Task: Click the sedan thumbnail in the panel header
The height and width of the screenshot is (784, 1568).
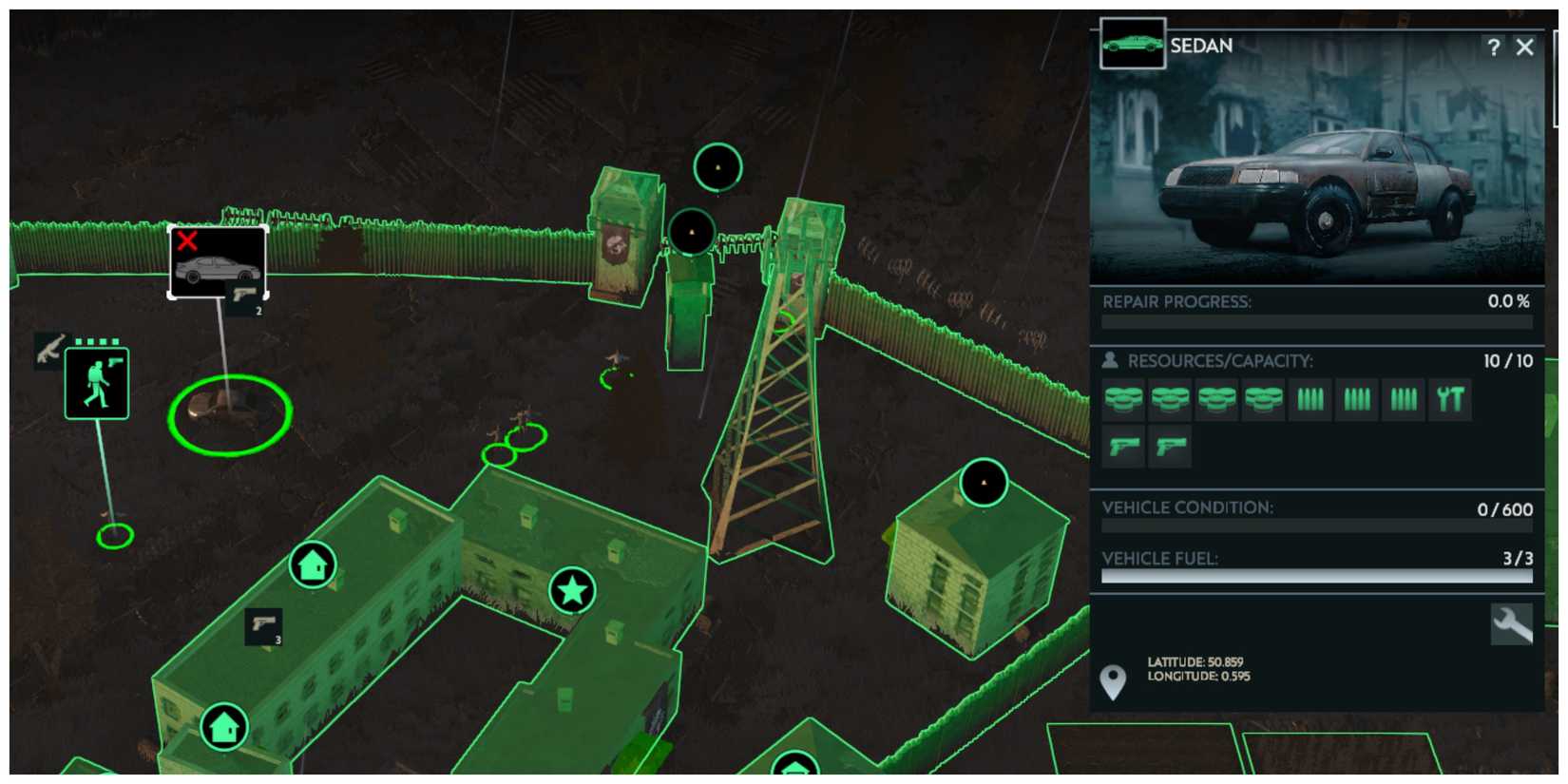Action: coord(1131,42)
